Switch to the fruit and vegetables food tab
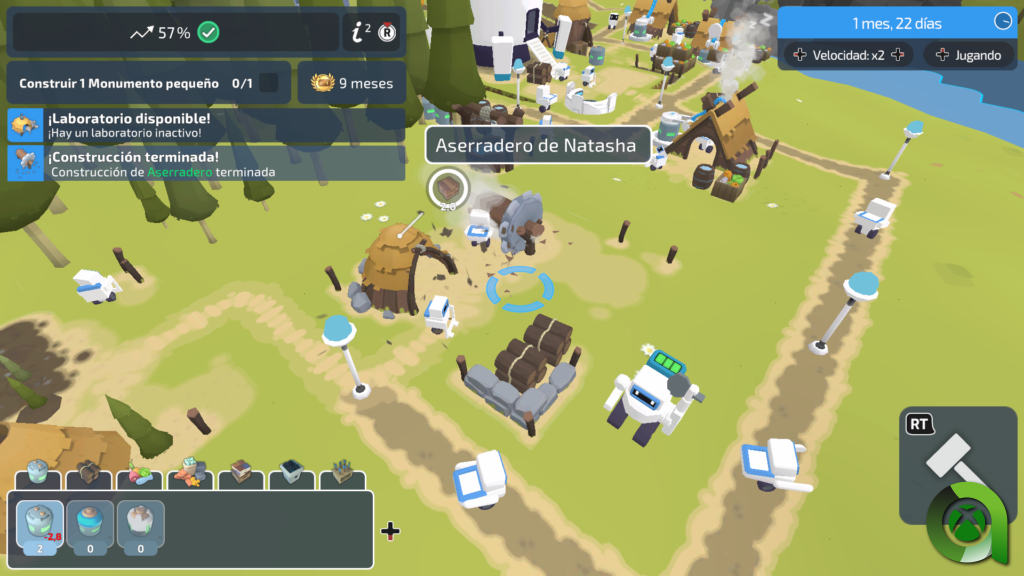The height and width of the screenshot is (576, 1024). point(139,473)
